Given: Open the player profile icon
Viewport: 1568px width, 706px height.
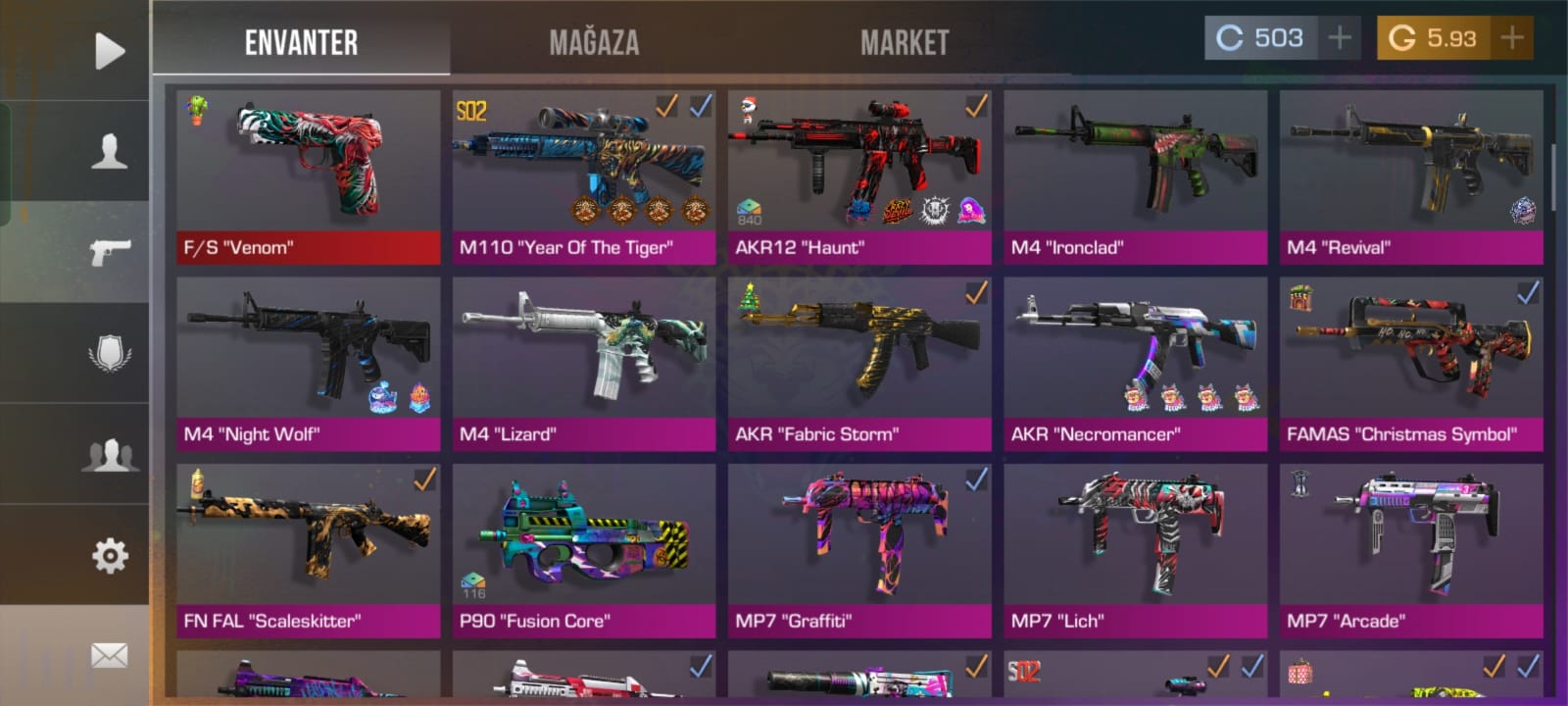Looking at the screenshot, I should pos(109,151).
